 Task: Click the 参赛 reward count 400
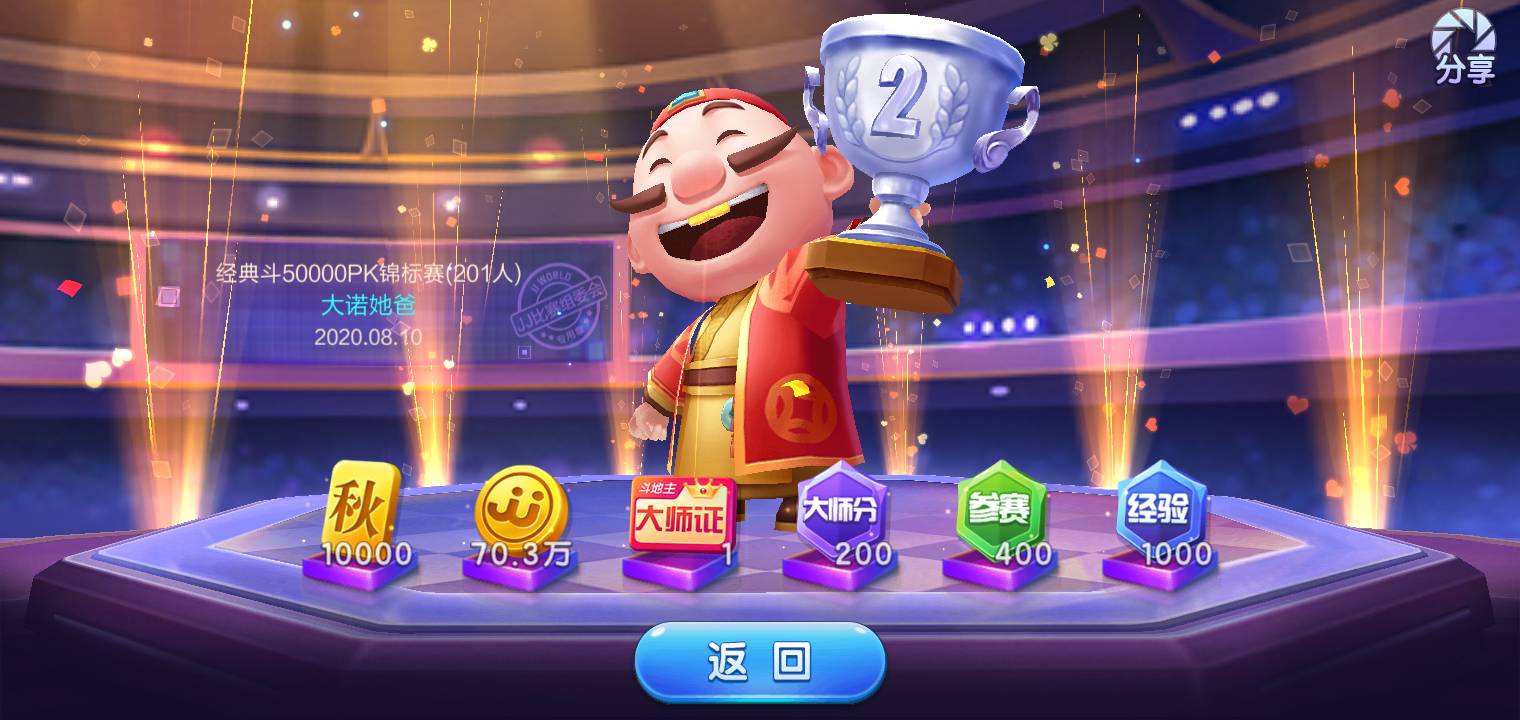pos(1025,551)
